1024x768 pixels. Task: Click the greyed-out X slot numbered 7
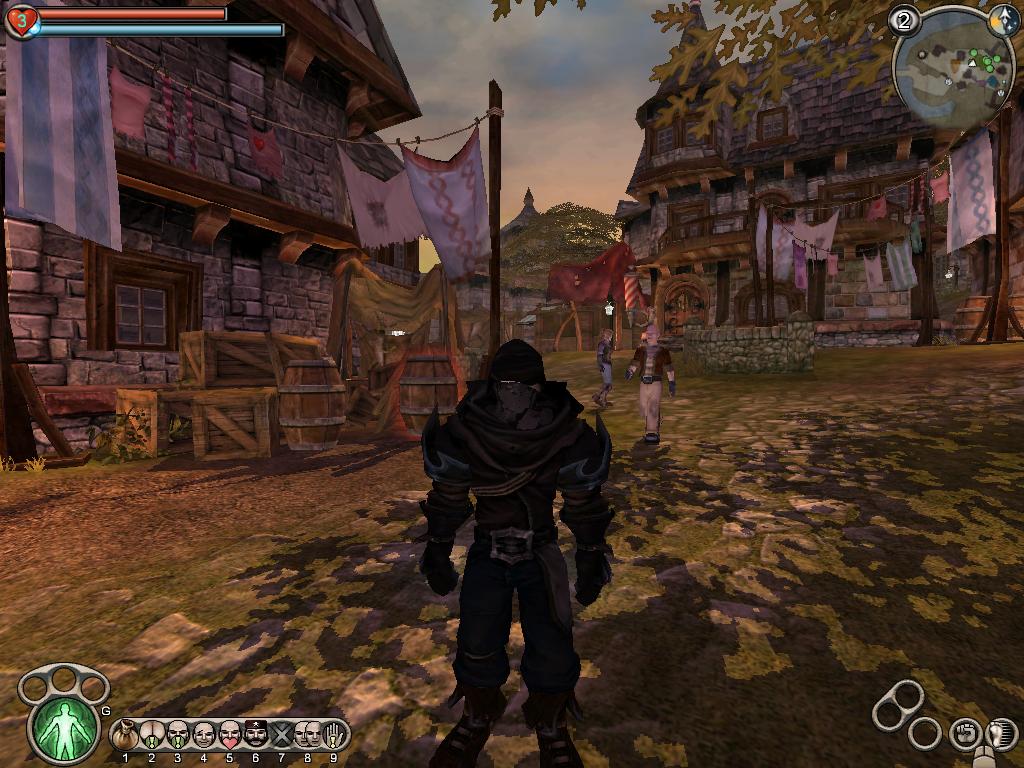click(x=281, y=736)
